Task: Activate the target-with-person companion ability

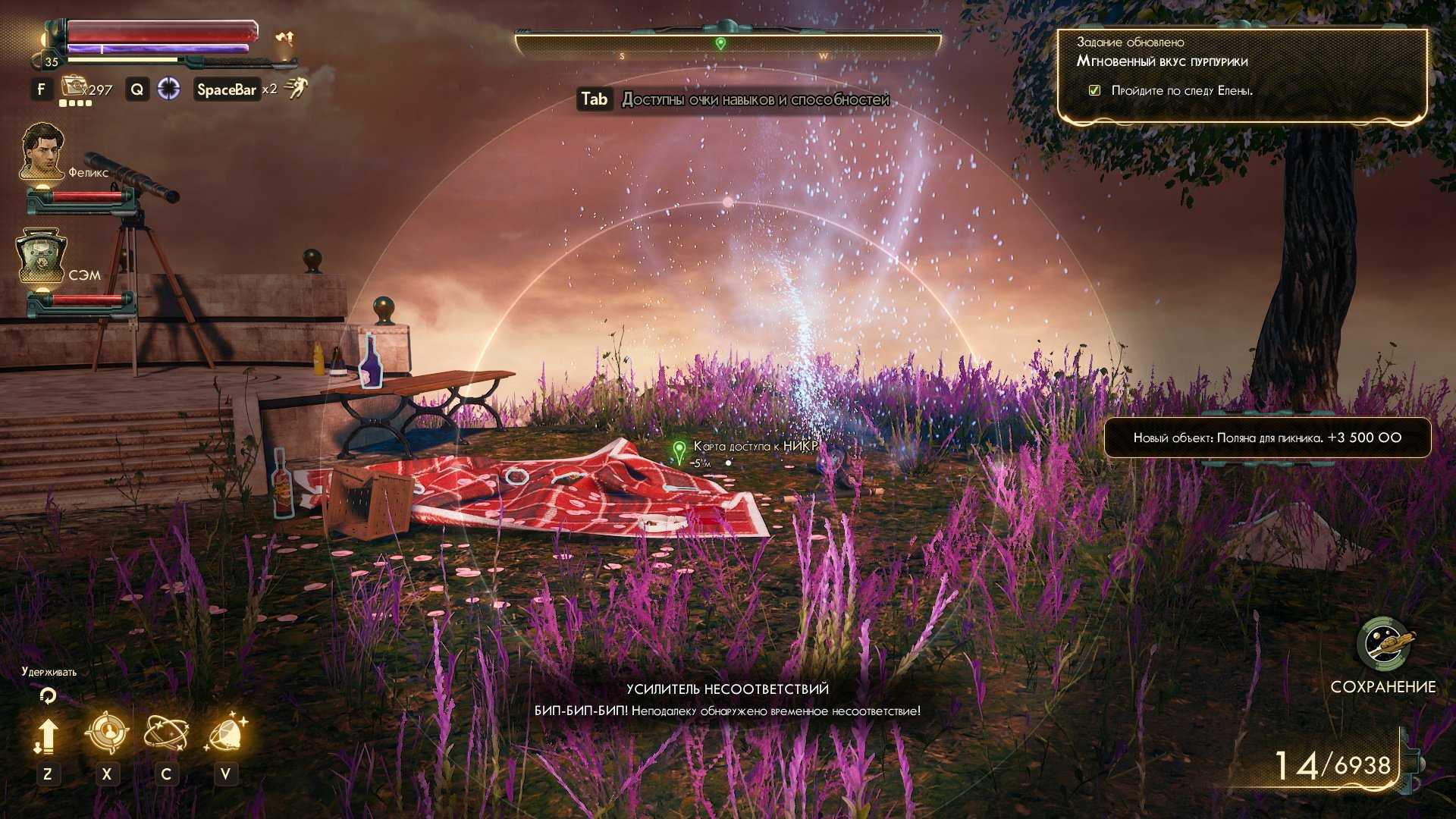Action: (106, 733)
